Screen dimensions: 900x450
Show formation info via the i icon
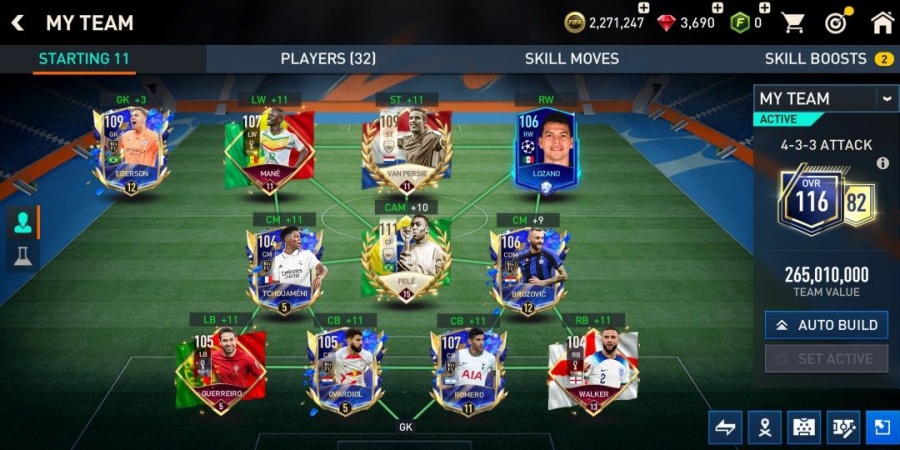coord(882,163)
